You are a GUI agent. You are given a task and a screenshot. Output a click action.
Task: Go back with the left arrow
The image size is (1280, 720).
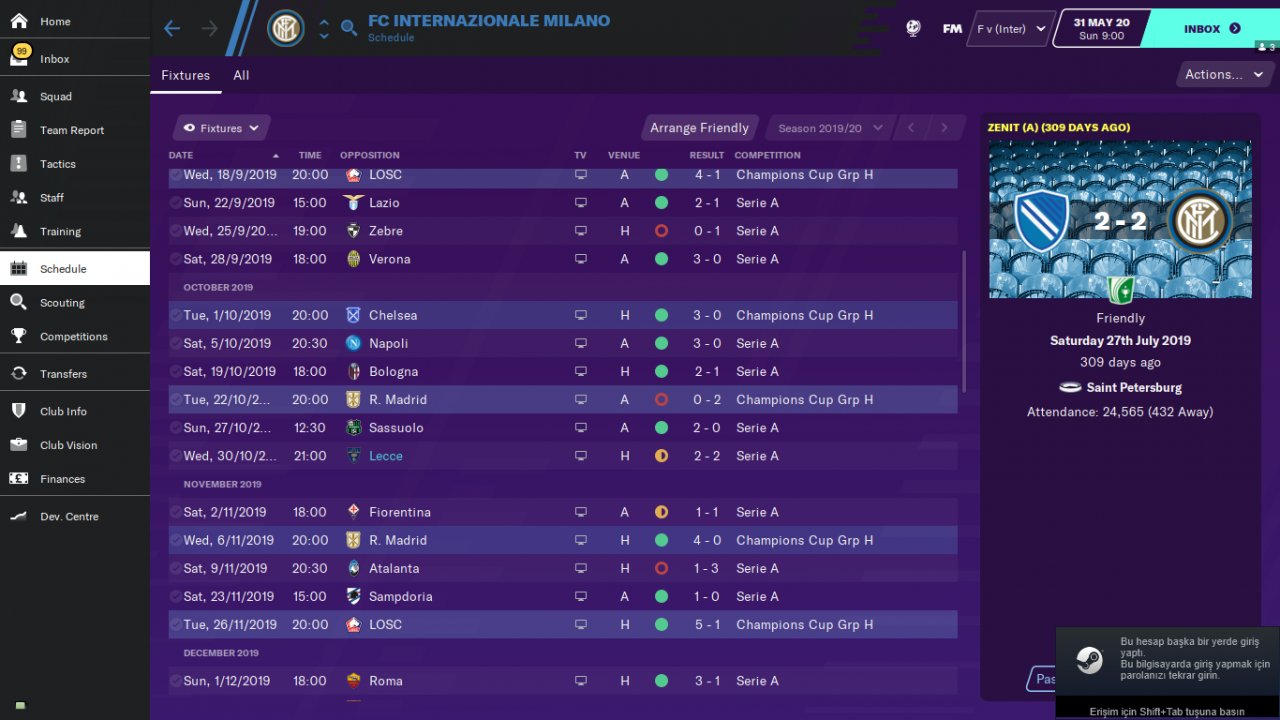pyautogui.click(x=172, y=28)
